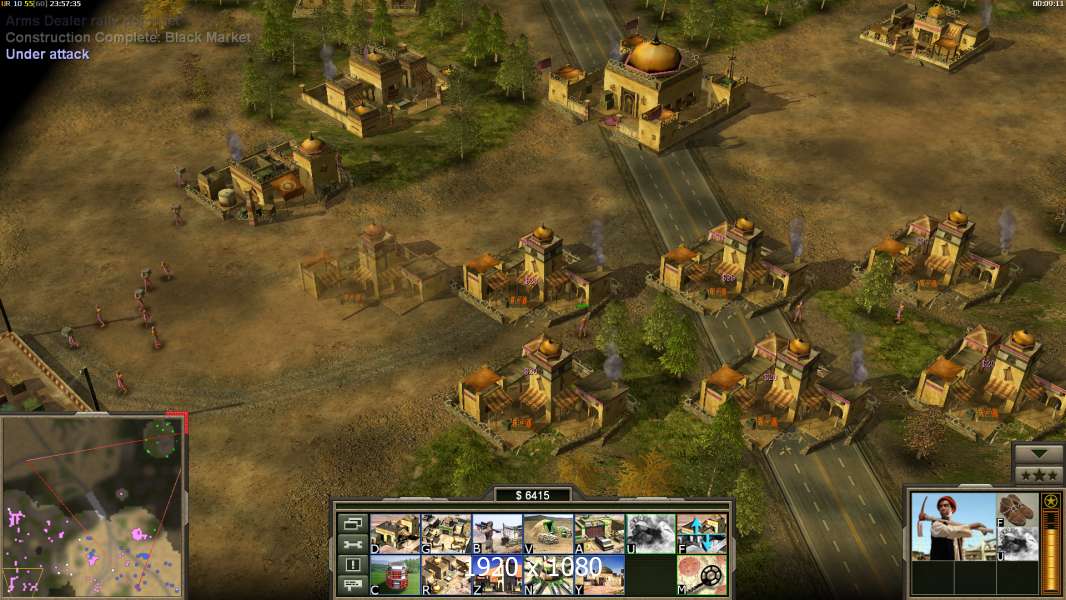This screenshot has height=600, width=1066.
Task: Click the blue arrows icon F
Action: (x=701, y=534)
